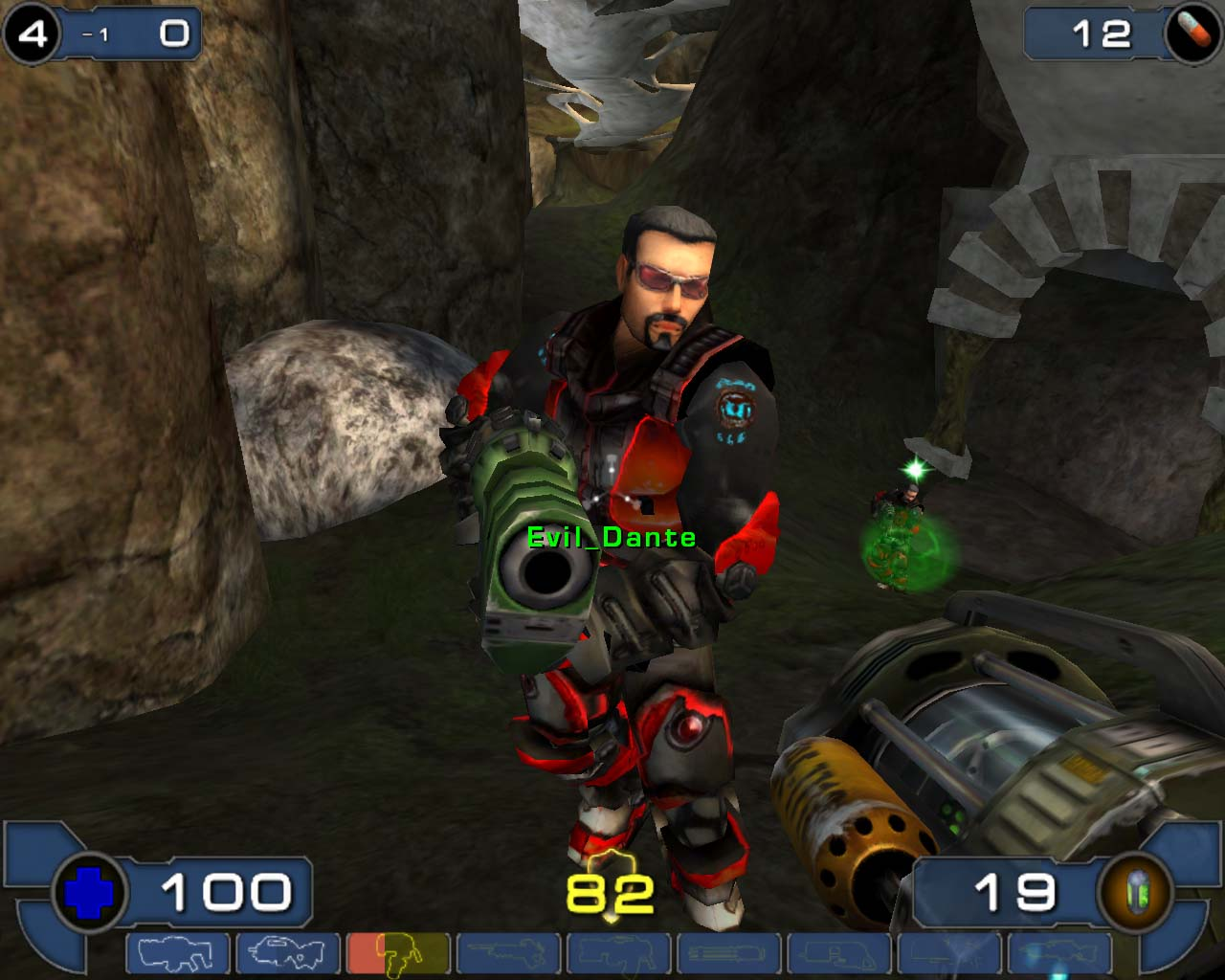The height and width of the screenshot is (980, 1225).
Task: Click the Lightning Gun weapon bar icon
Action: tap(1058, 955)
